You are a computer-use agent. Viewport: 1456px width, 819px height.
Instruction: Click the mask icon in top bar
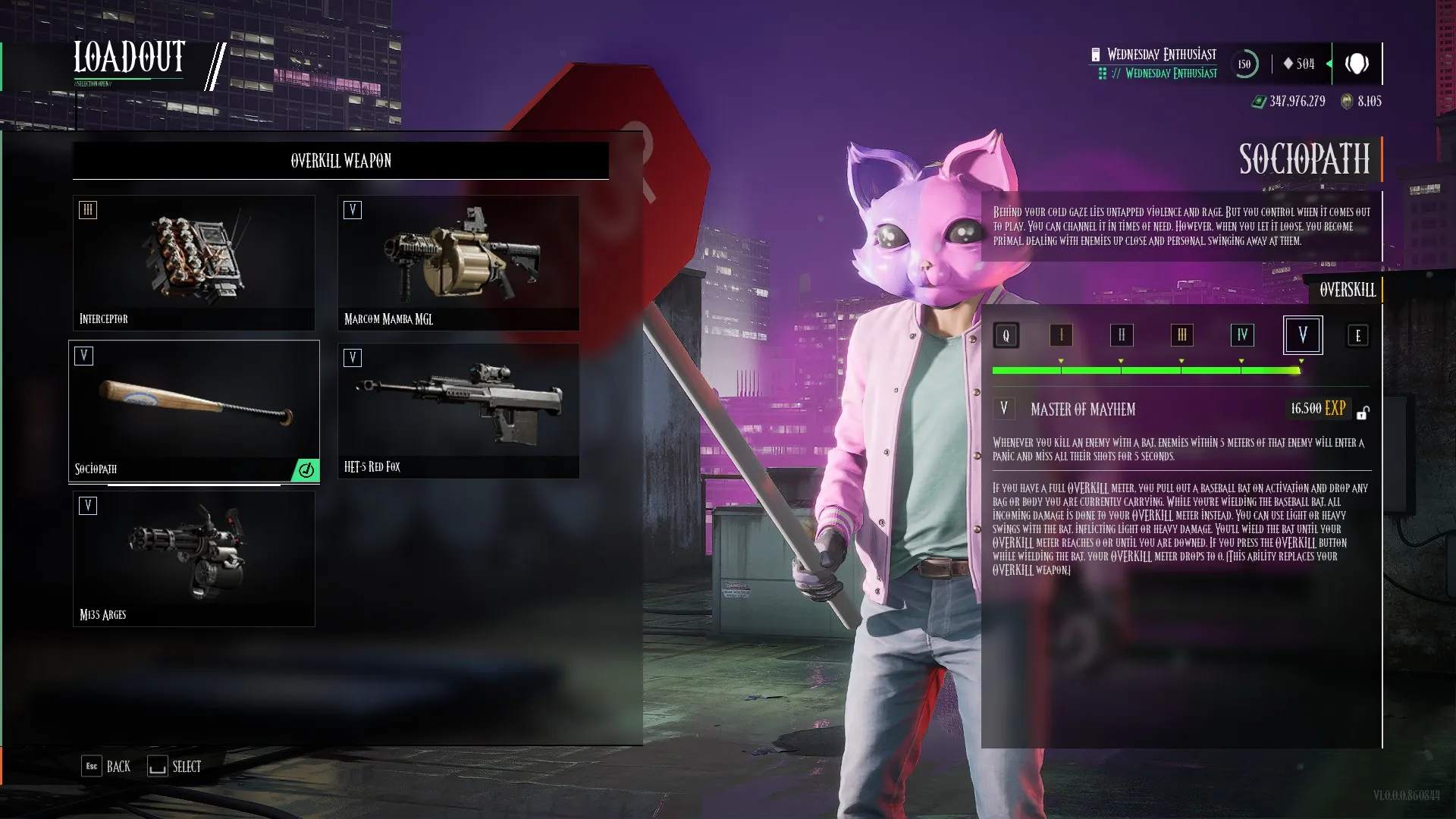[x=1357, y=64]
